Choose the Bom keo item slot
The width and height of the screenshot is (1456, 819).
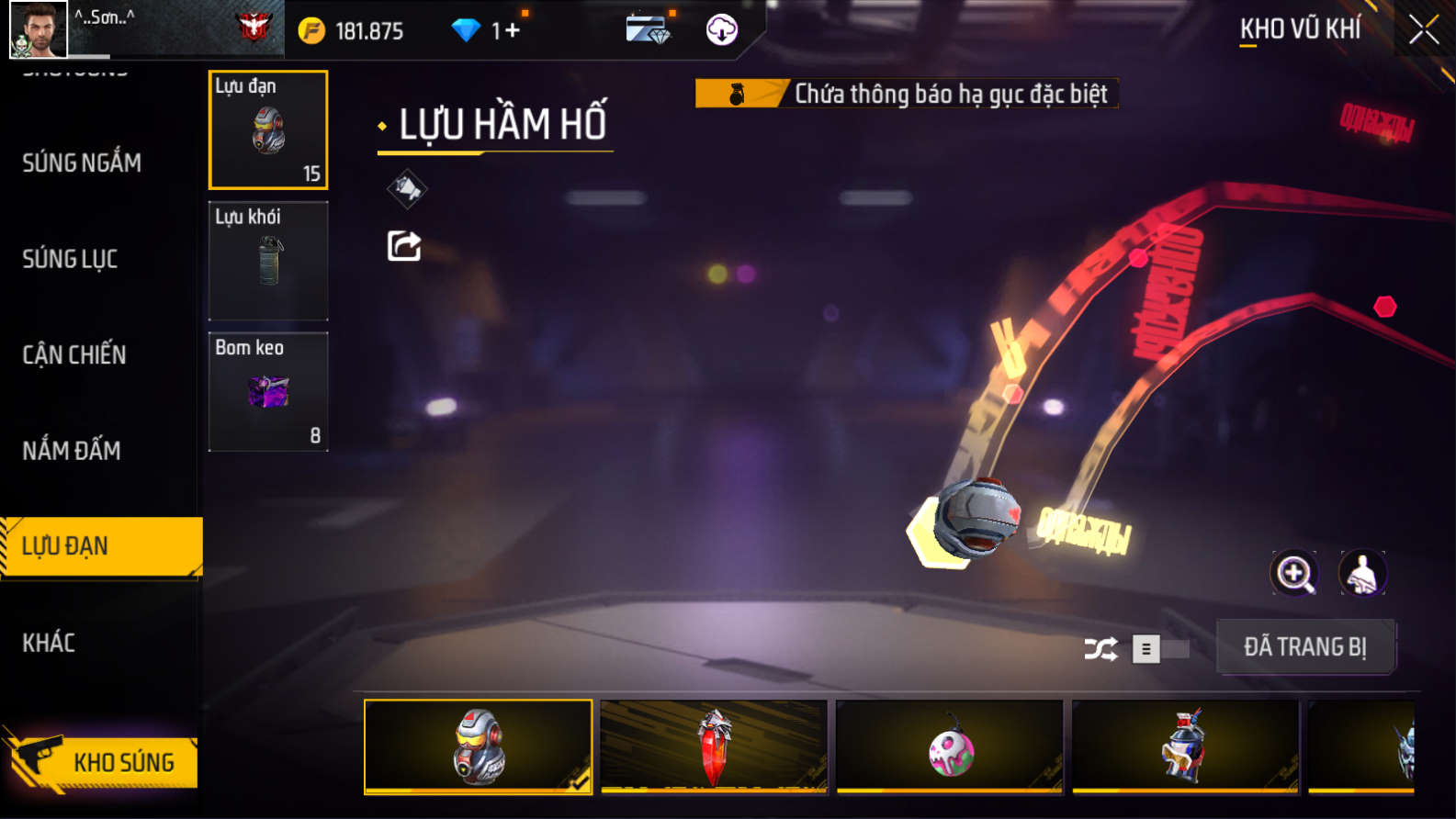pyautogui.click(x=268, y=392)
